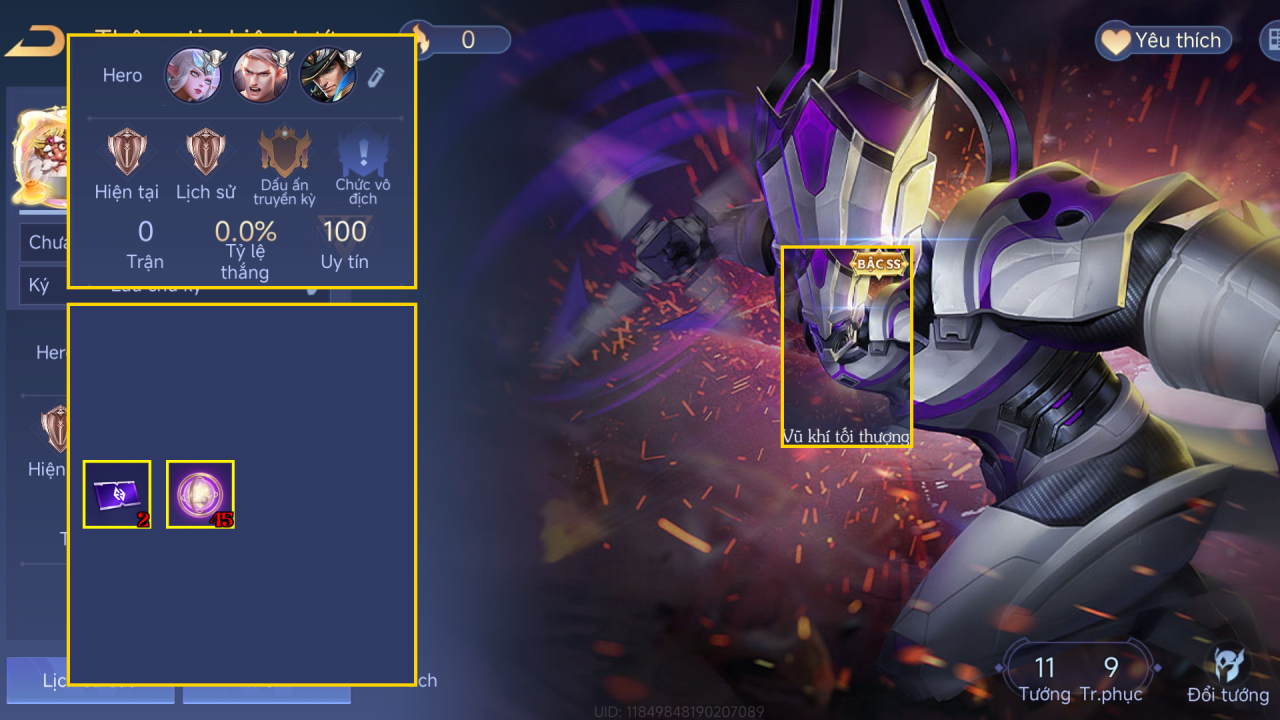The width and height of the screenshot is (1280, 720).
Task: Select the purple ticket item slot
Action: (117, 494)
